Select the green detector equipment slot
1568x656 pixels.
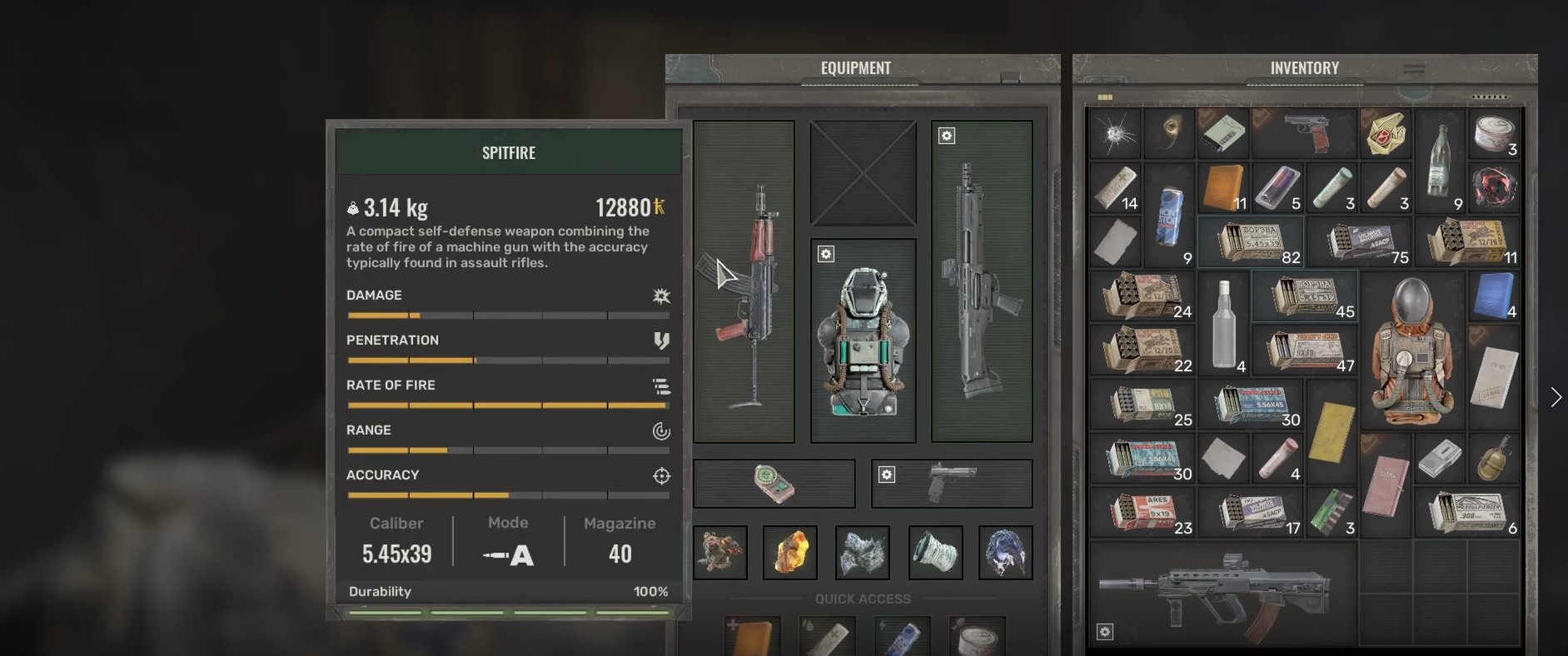point(774,483)
